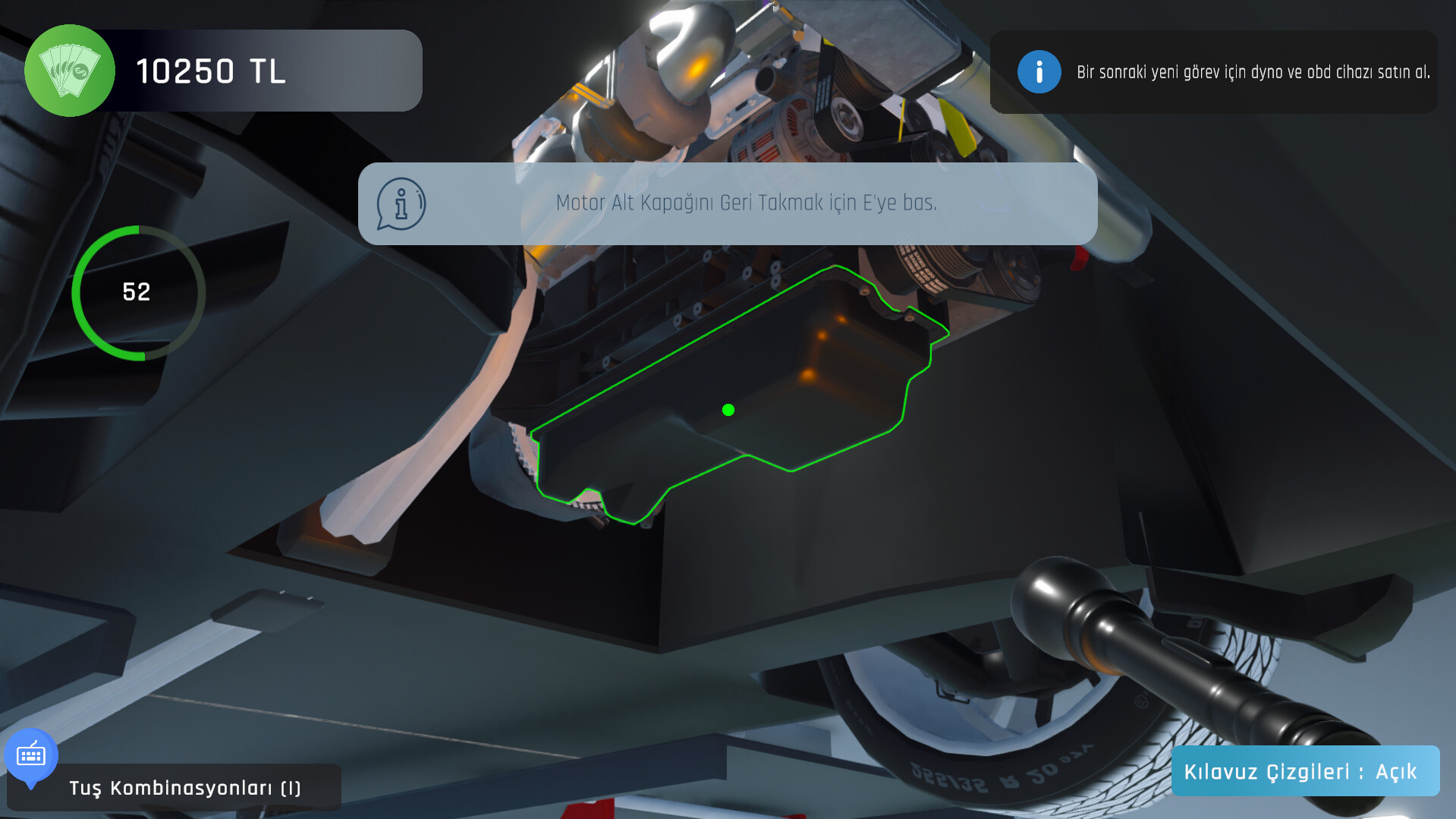Click the info bubble beside the task message
1456x819 pixels.
tap(400, 203)
